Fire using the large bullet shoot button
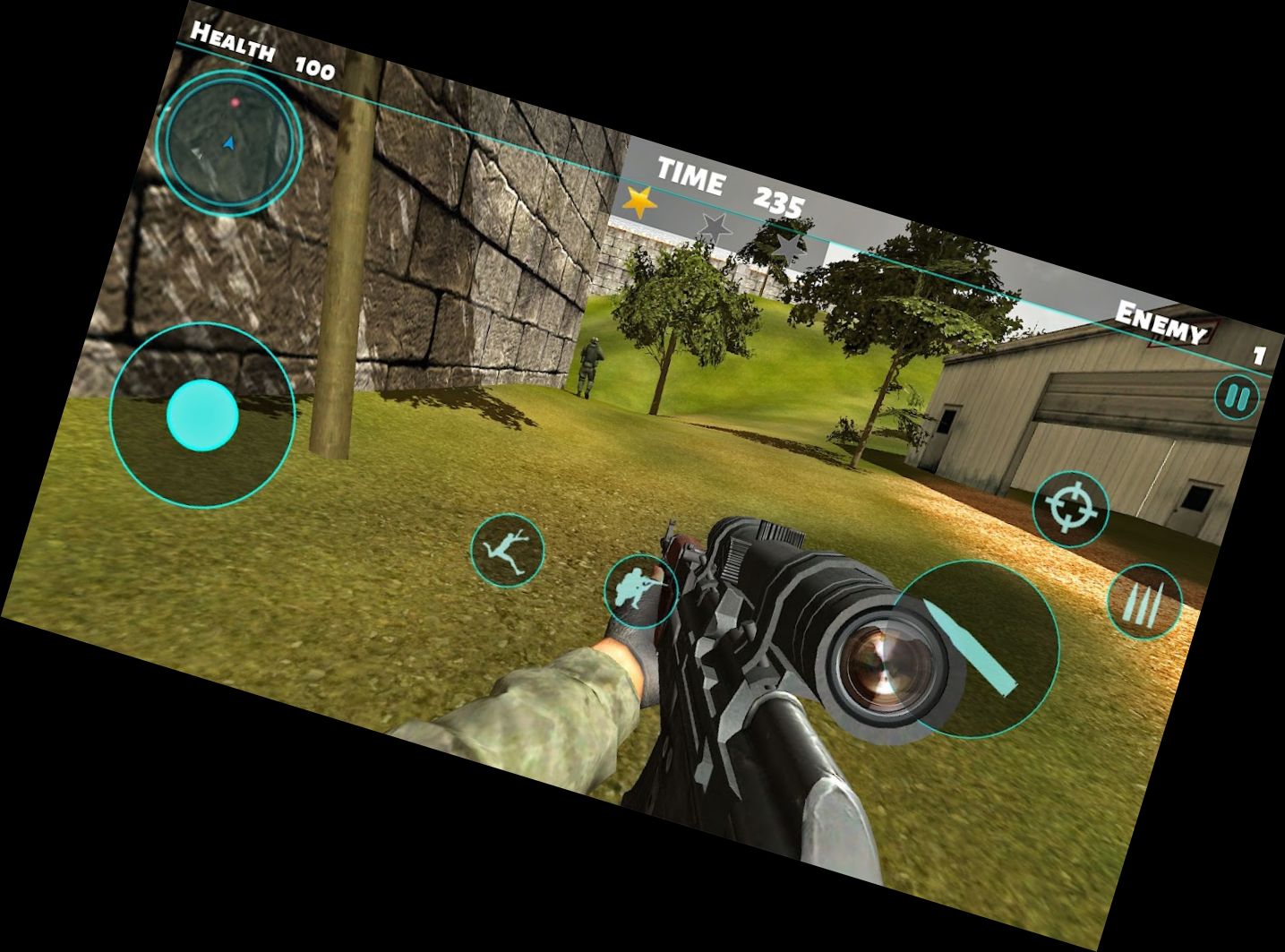Viewport: 1285px width, 952px height. pos(975,648)
